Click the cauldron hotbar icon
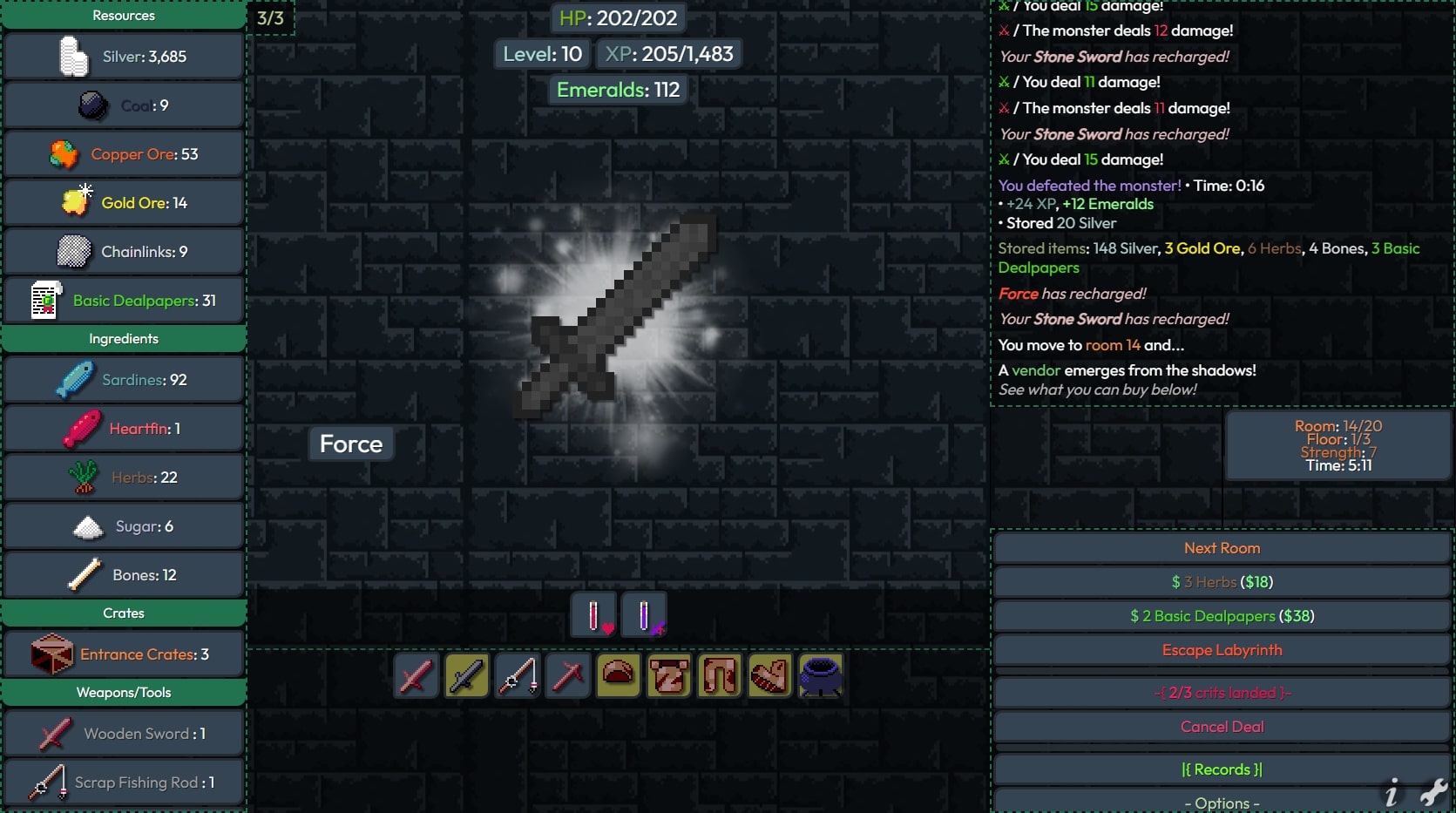Viewport: 1456px width, 813px height. [821, 675]
